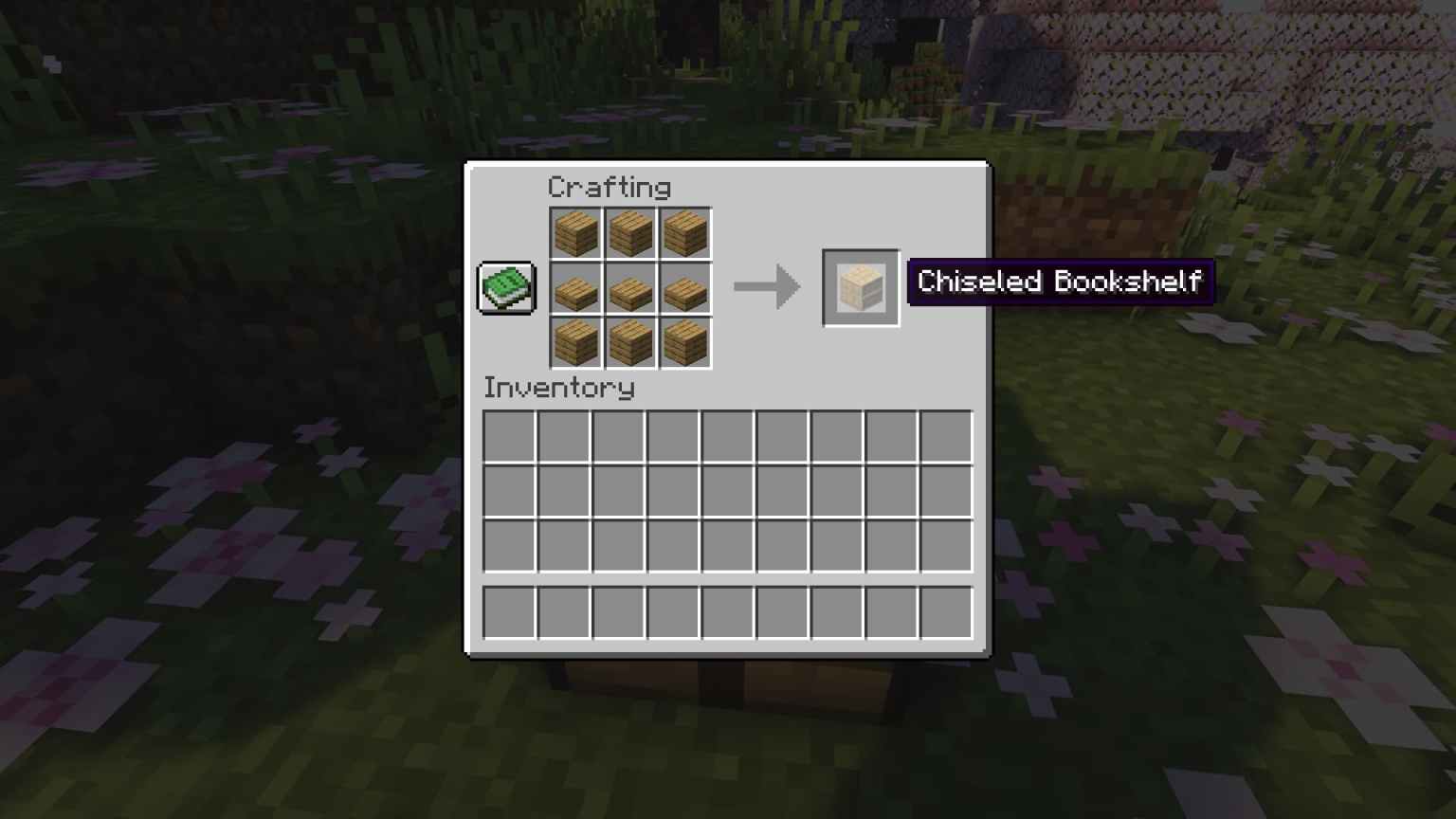Pick up the left oak slab
The height and width of the screenshot is (819, 1456).
(575, 287)
